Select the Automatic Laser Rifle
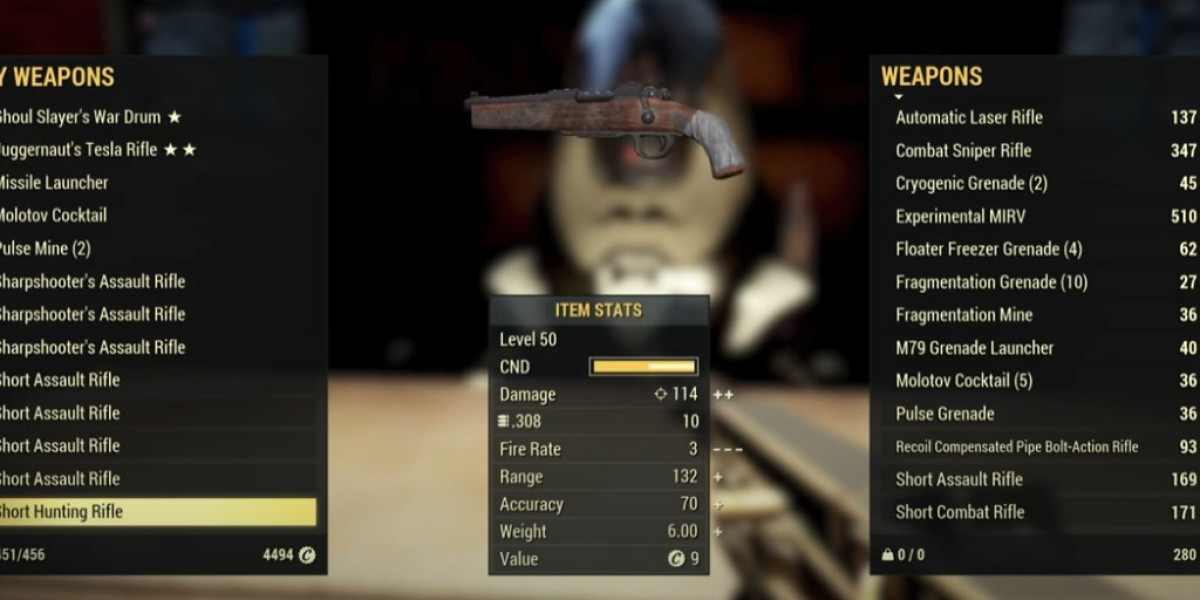The width and height of the screenshot is (1200, 600). pos(968,117)
